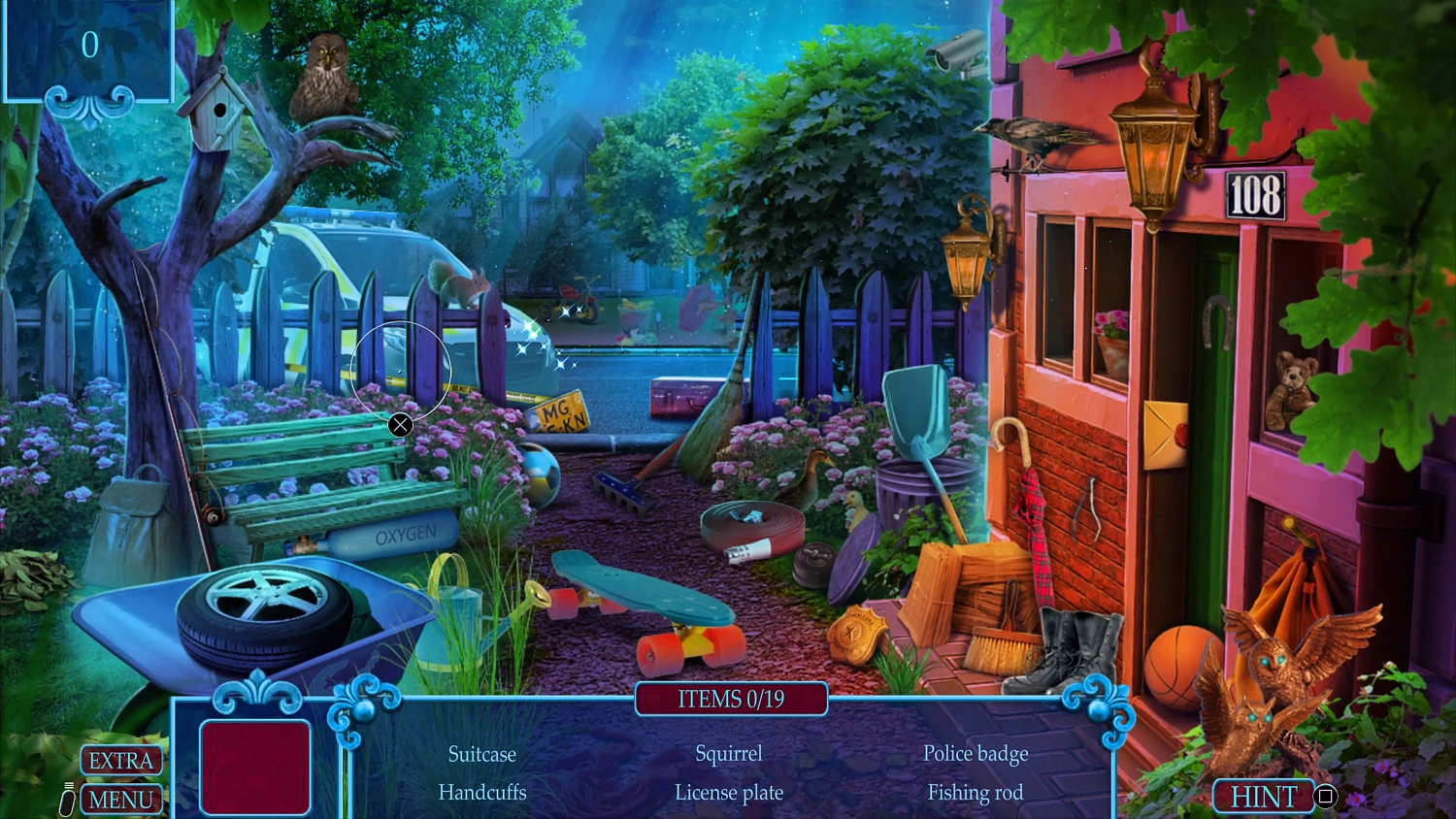Click the ITEMS 0/19 progress banner
The width and height of the screenshot is (1456, 819).
point(731,699)
